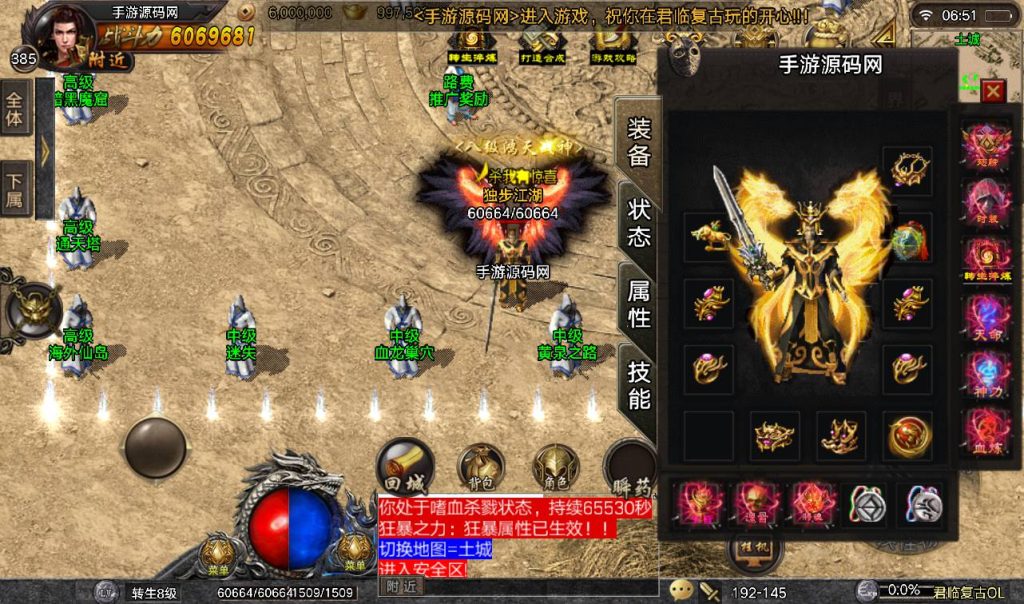Viewport: 1024px width, 604px height.
Task: Select the golden lion equipment slot
Action: (709, 237)
